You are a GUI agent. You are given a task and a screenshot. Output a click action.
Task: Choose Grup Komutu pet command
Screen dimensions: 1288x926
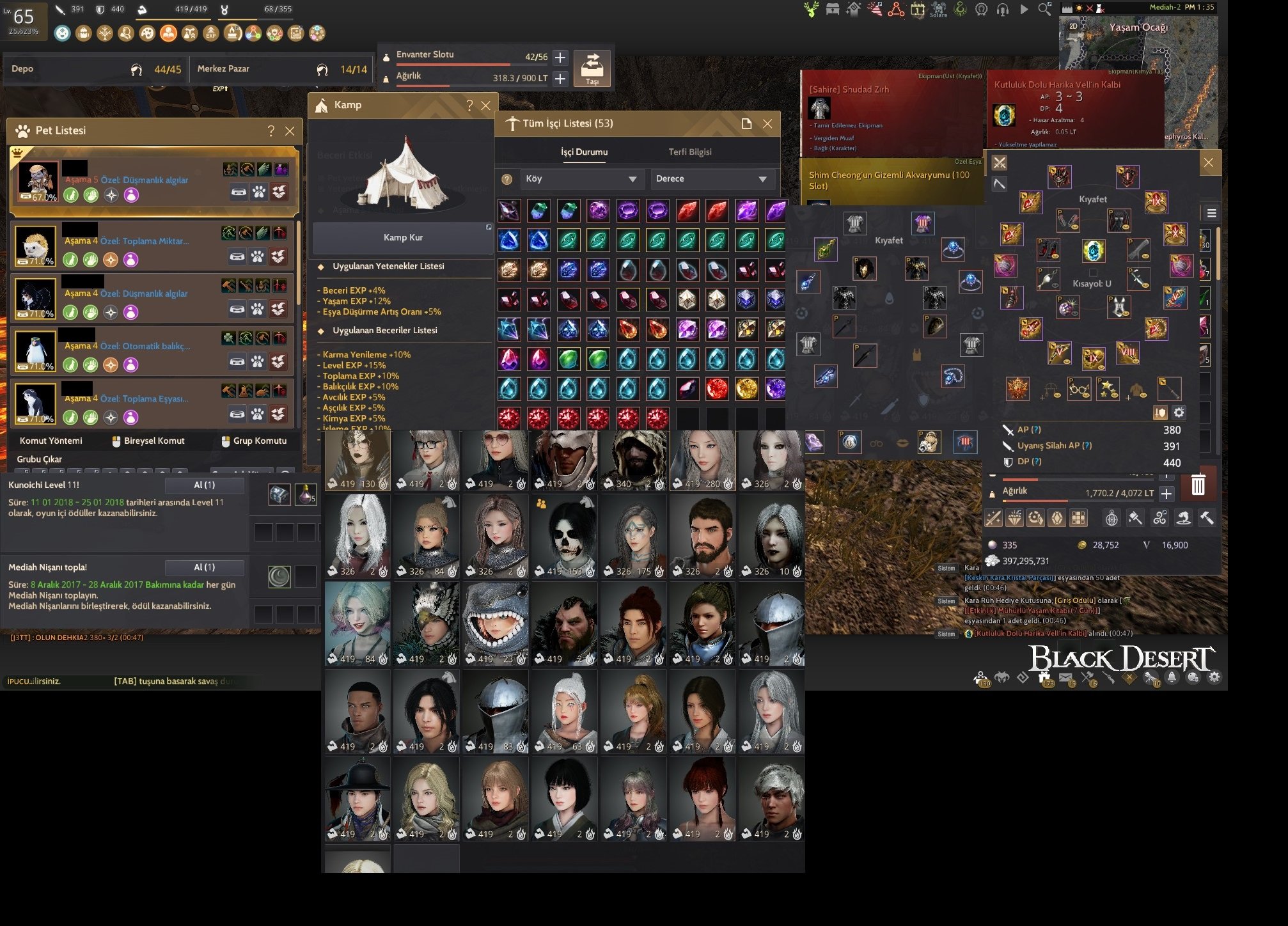click(254, 441)
